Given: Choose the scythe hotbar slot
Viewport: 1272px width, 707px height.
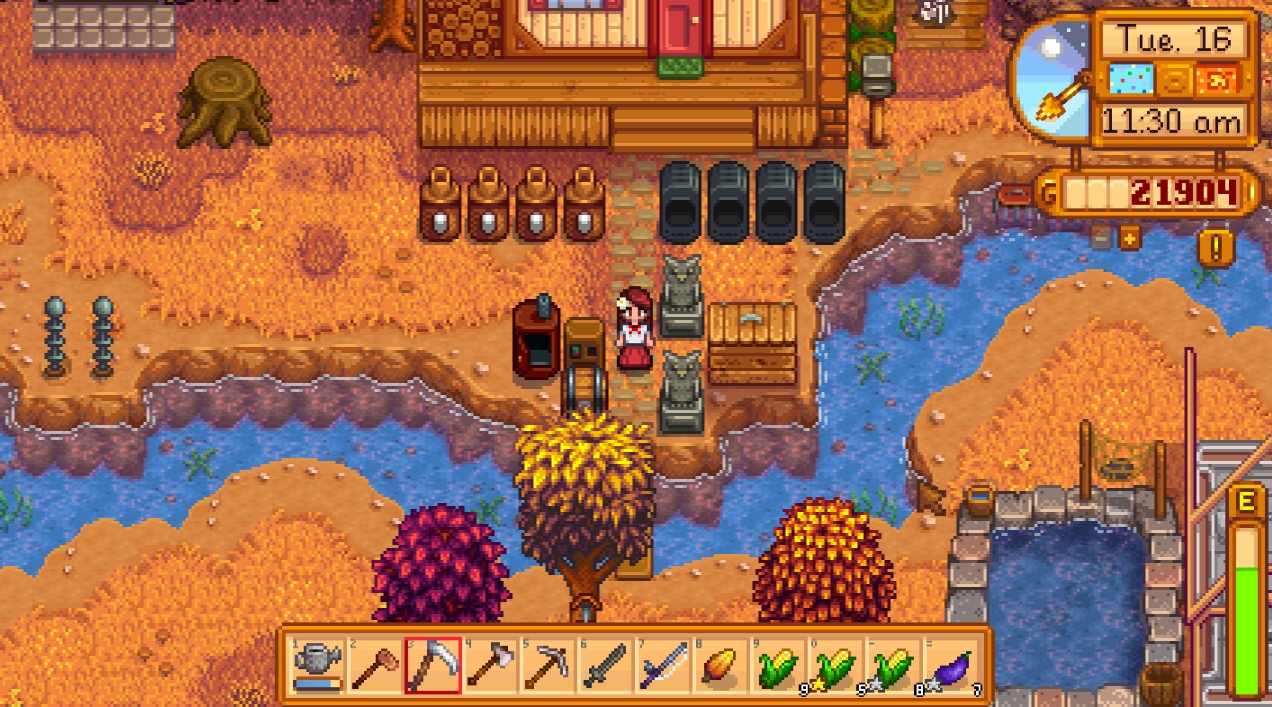Looking at the screenshot, I should coord(433,664).
